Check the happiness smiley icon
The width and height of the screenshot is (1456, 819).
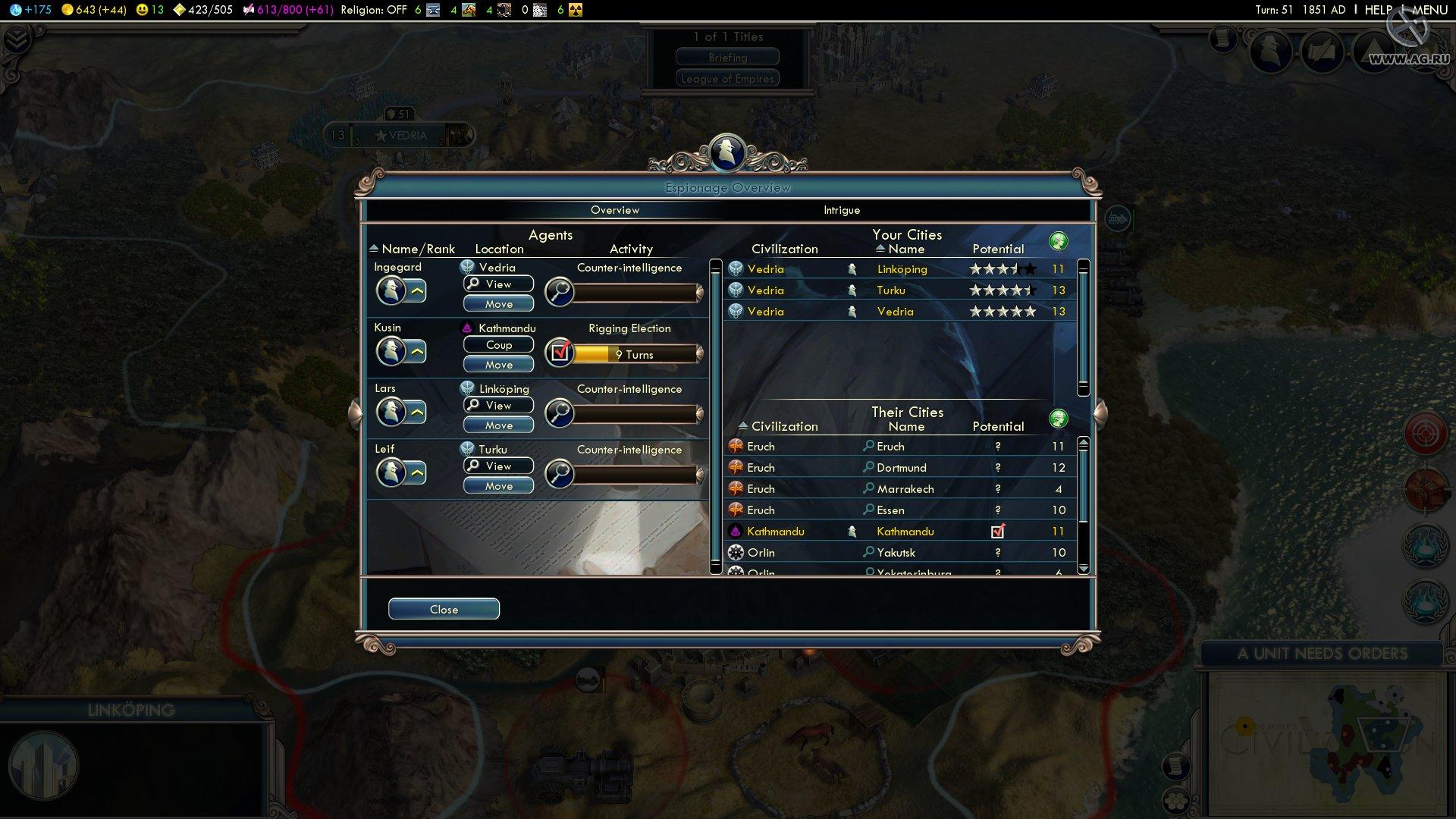click(x=141, y=10)
